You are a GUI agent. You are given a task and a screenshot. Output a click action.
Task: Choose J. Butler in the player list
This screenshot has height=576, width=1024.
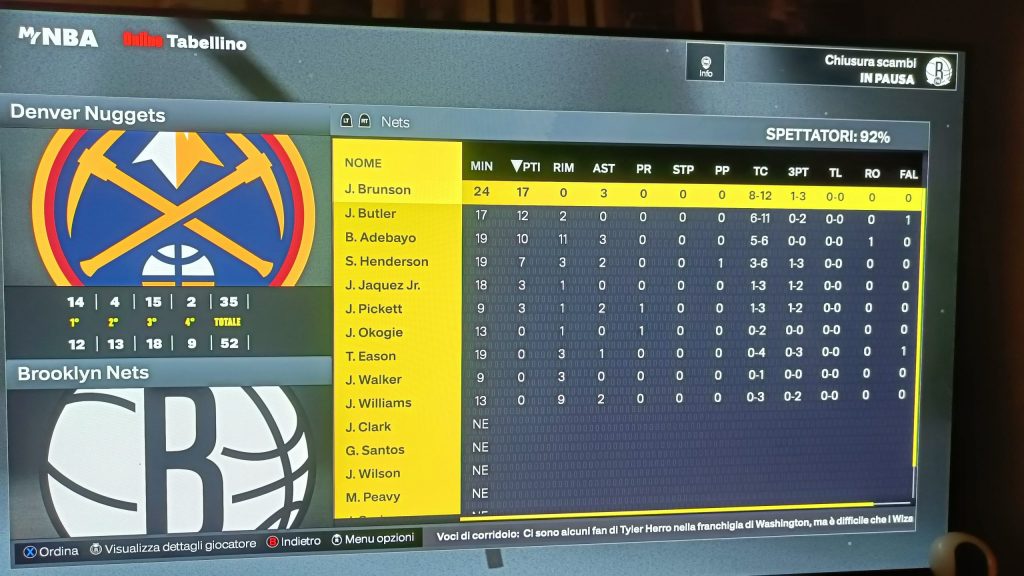coord(371,214)
